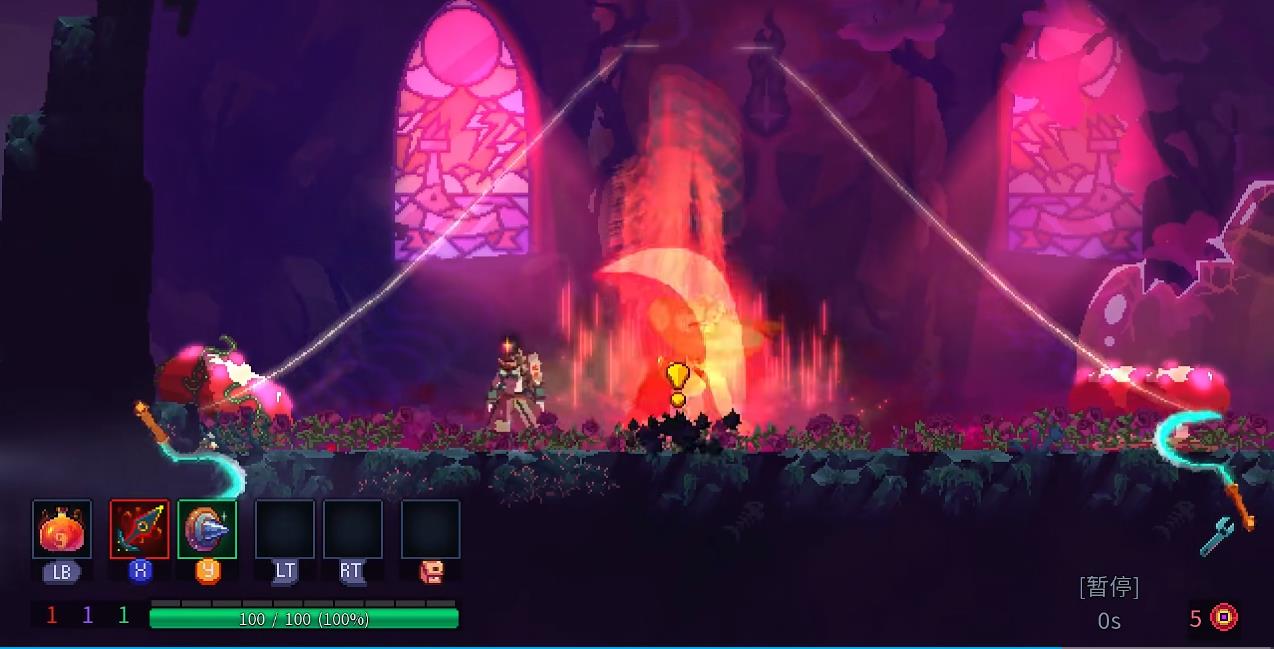Select the health flask slot
Viewport: 1274px width, 649px height.
tap(62, 529)
